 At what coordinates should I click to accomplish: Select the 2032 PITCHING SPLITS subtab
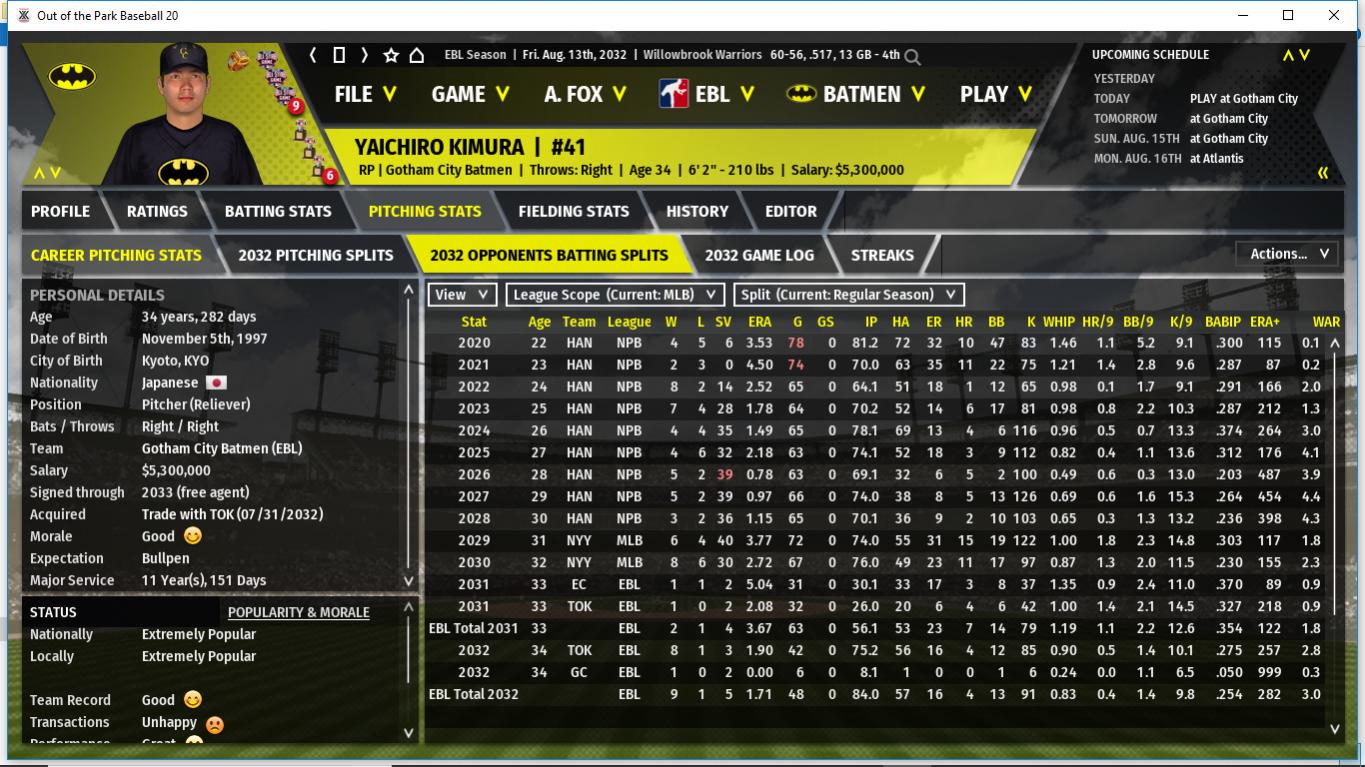coord(315,255)
